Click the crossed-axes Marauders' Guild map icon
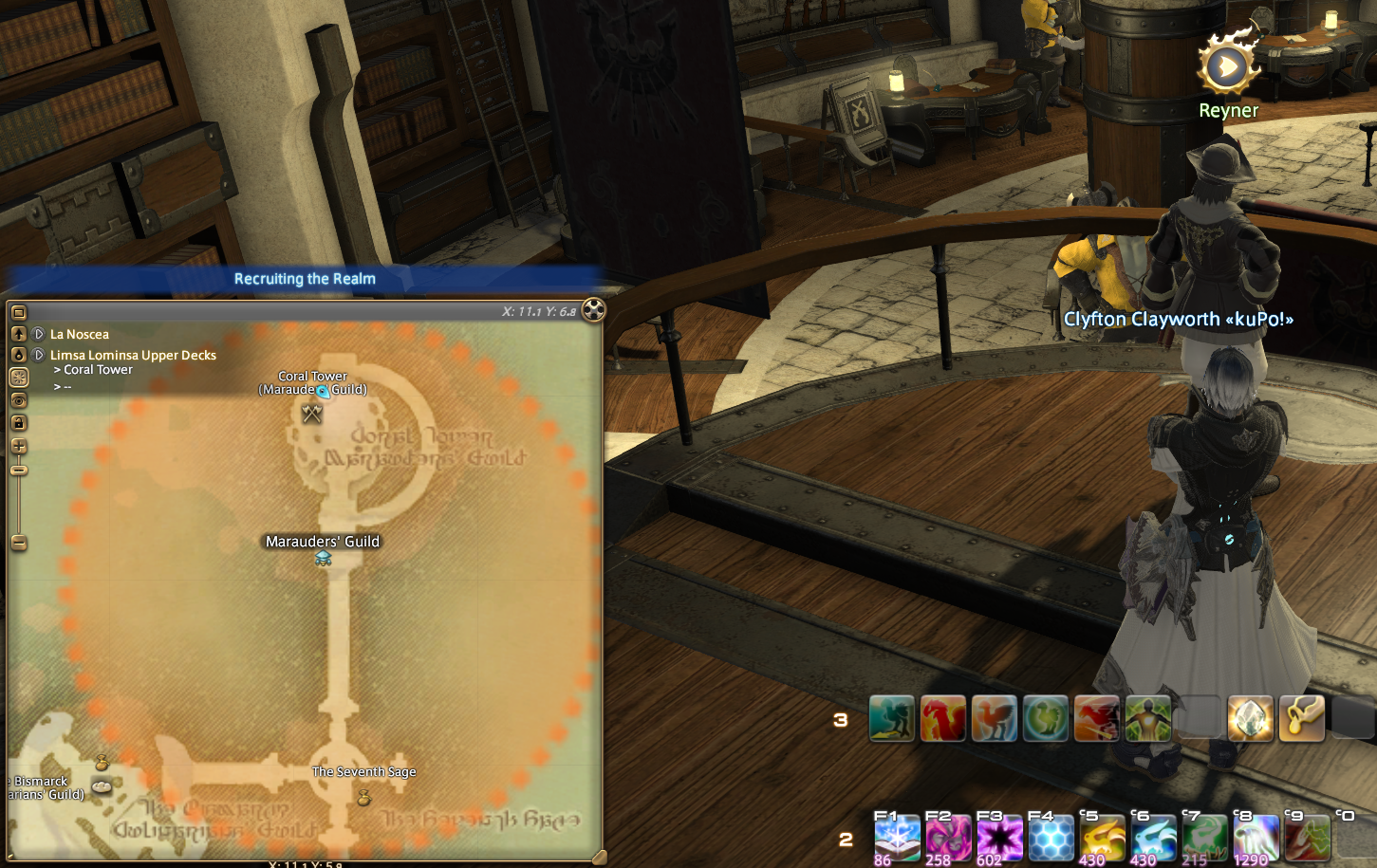This screenshot has width=1377, height=868. point(312,414)
